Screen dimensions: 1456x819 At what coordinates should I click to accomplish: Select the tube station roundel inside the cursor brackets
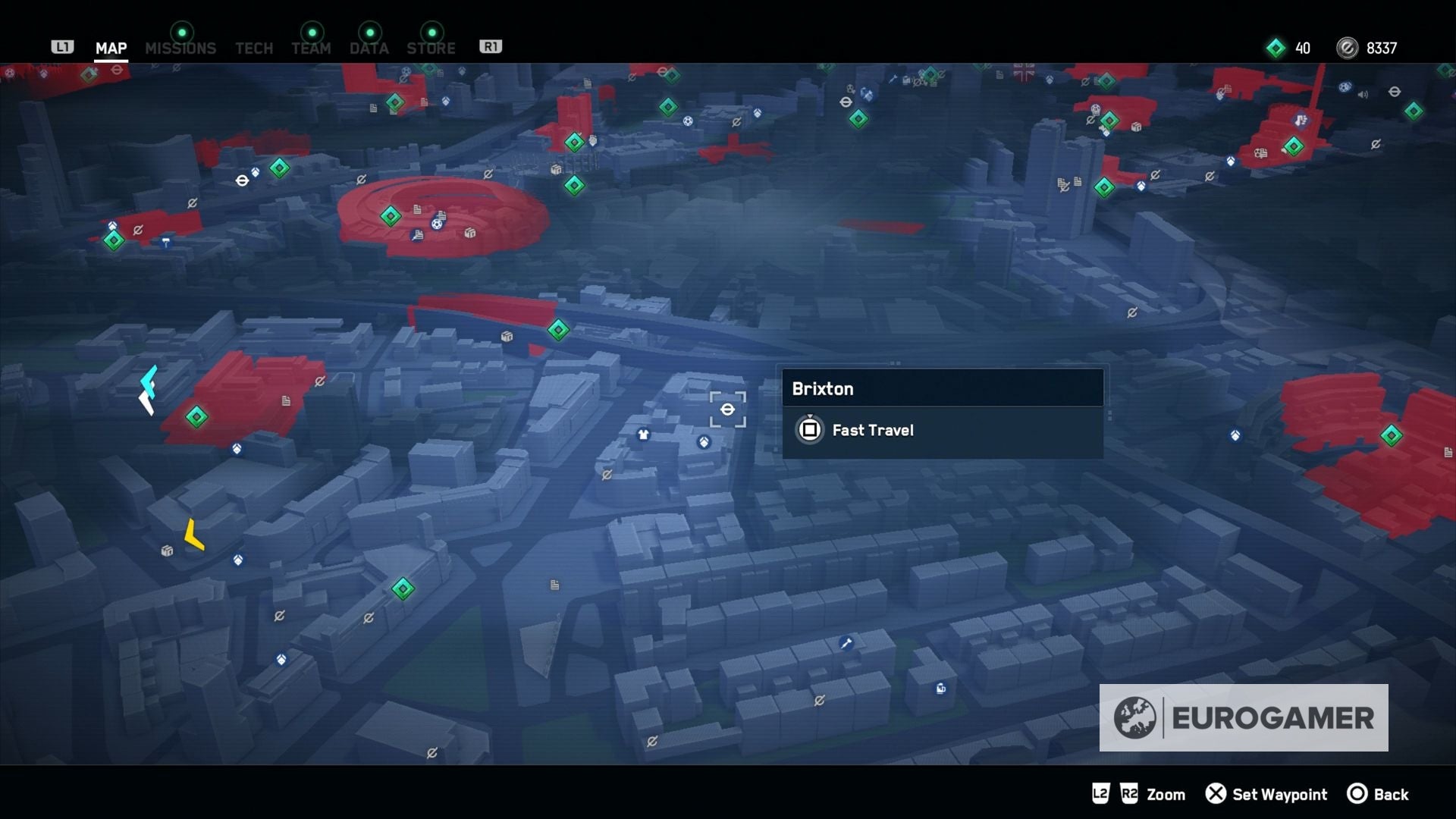point(728,409)
